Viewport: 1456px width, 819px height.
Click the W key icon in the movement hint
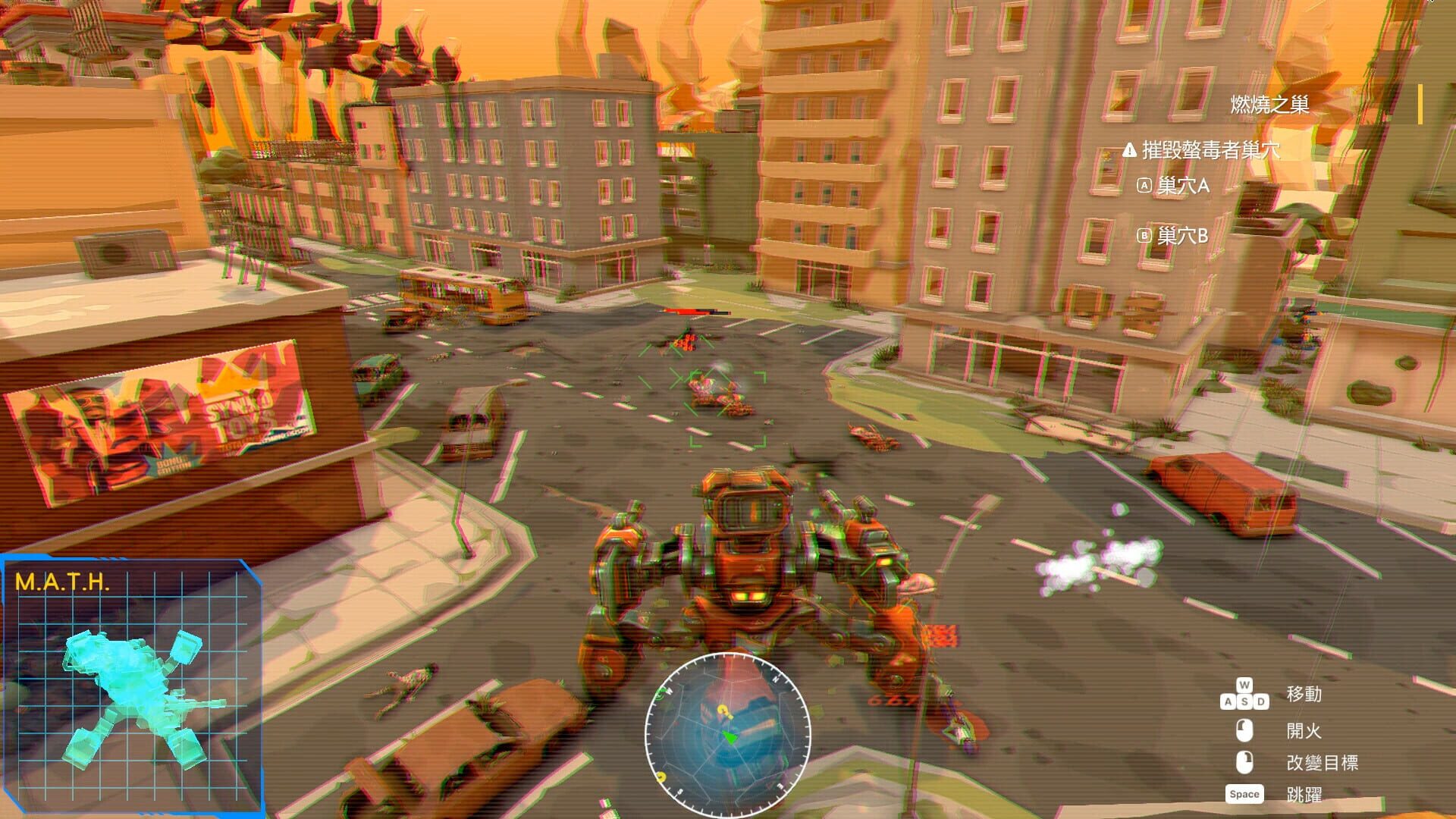point(1244,683)
